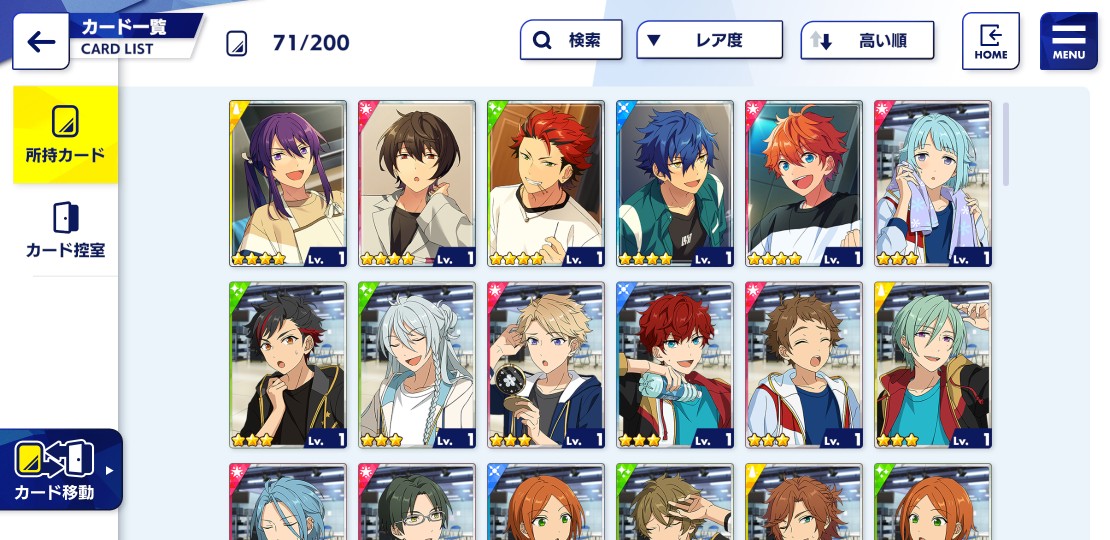This screenshot has width=1110, height=540.
Task: Open the 検索 search button
Action: tap(571, 41)
